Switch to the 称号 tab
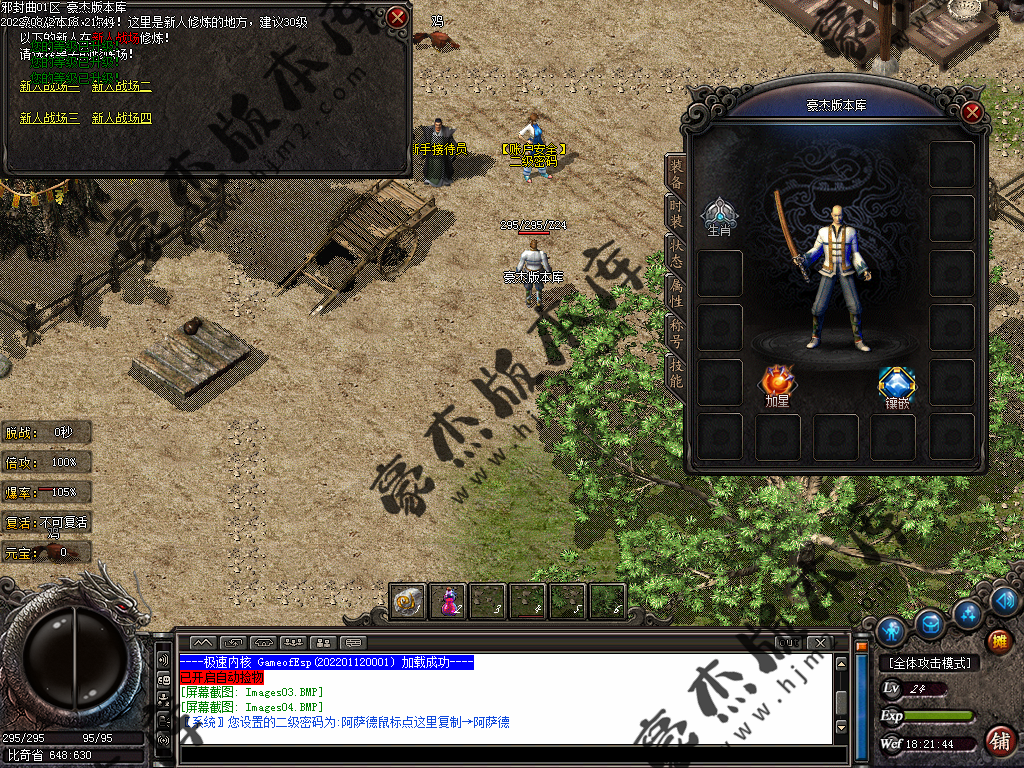The width and height of the screenshot is (1024, 768). coord(677,331)
